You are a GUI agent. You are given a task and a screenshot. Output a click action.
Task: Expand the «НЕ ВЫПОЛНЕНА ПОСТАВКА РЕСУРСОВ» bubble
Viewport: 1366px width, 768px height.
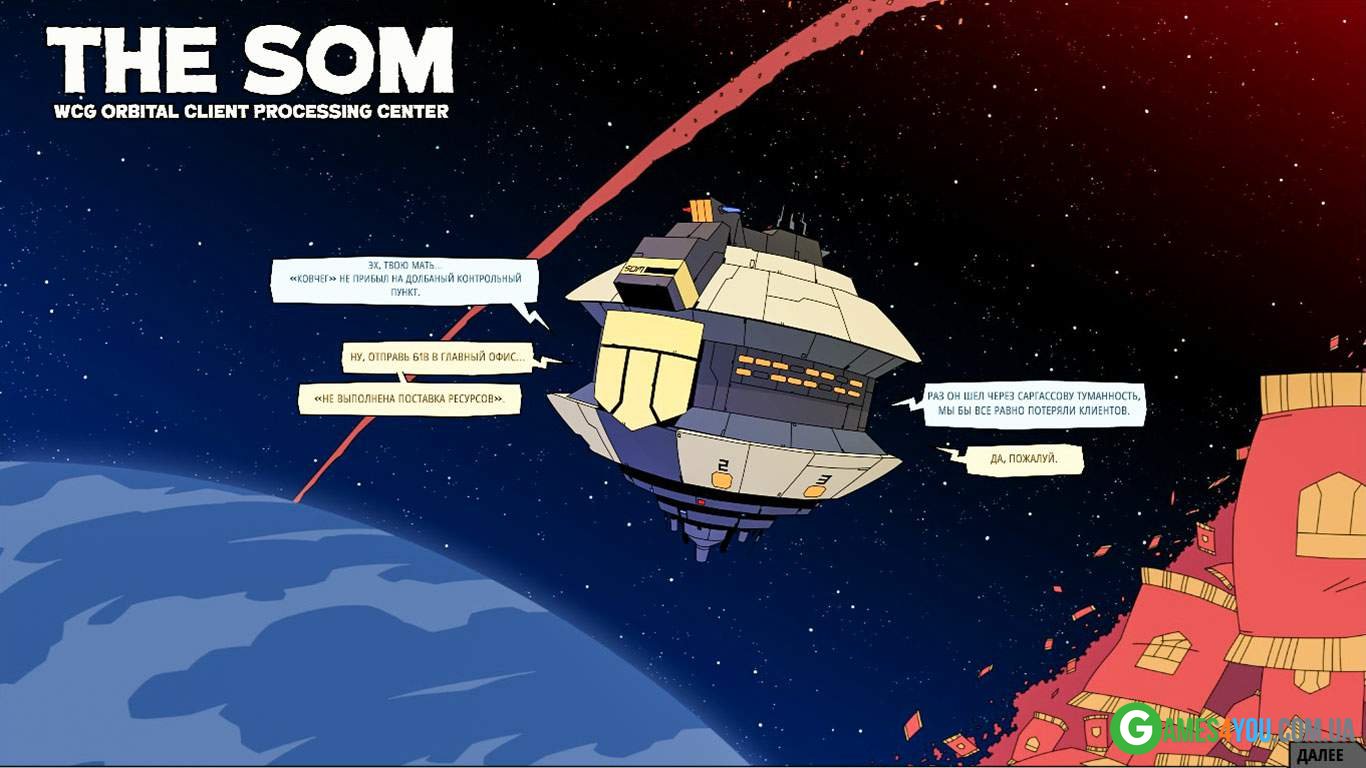coord(409,398)
